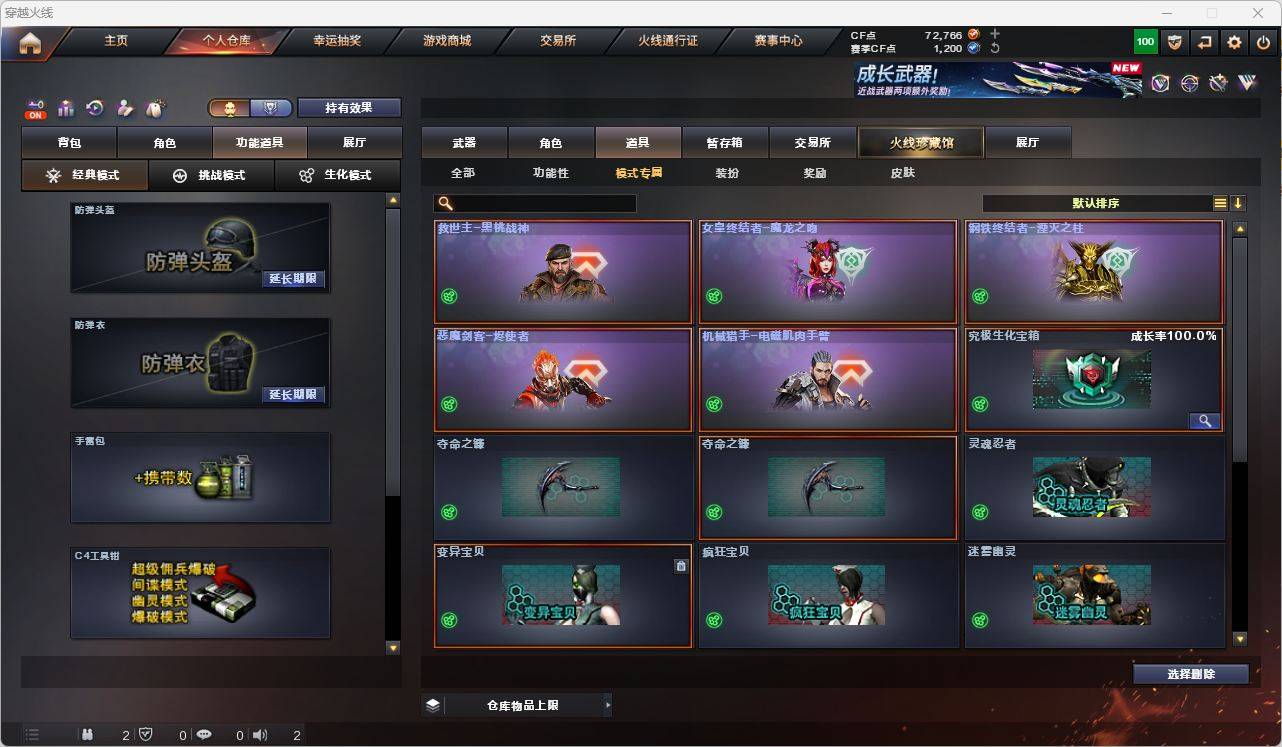Toggle the ON switch above the backpack tabs

pos(36,112)
